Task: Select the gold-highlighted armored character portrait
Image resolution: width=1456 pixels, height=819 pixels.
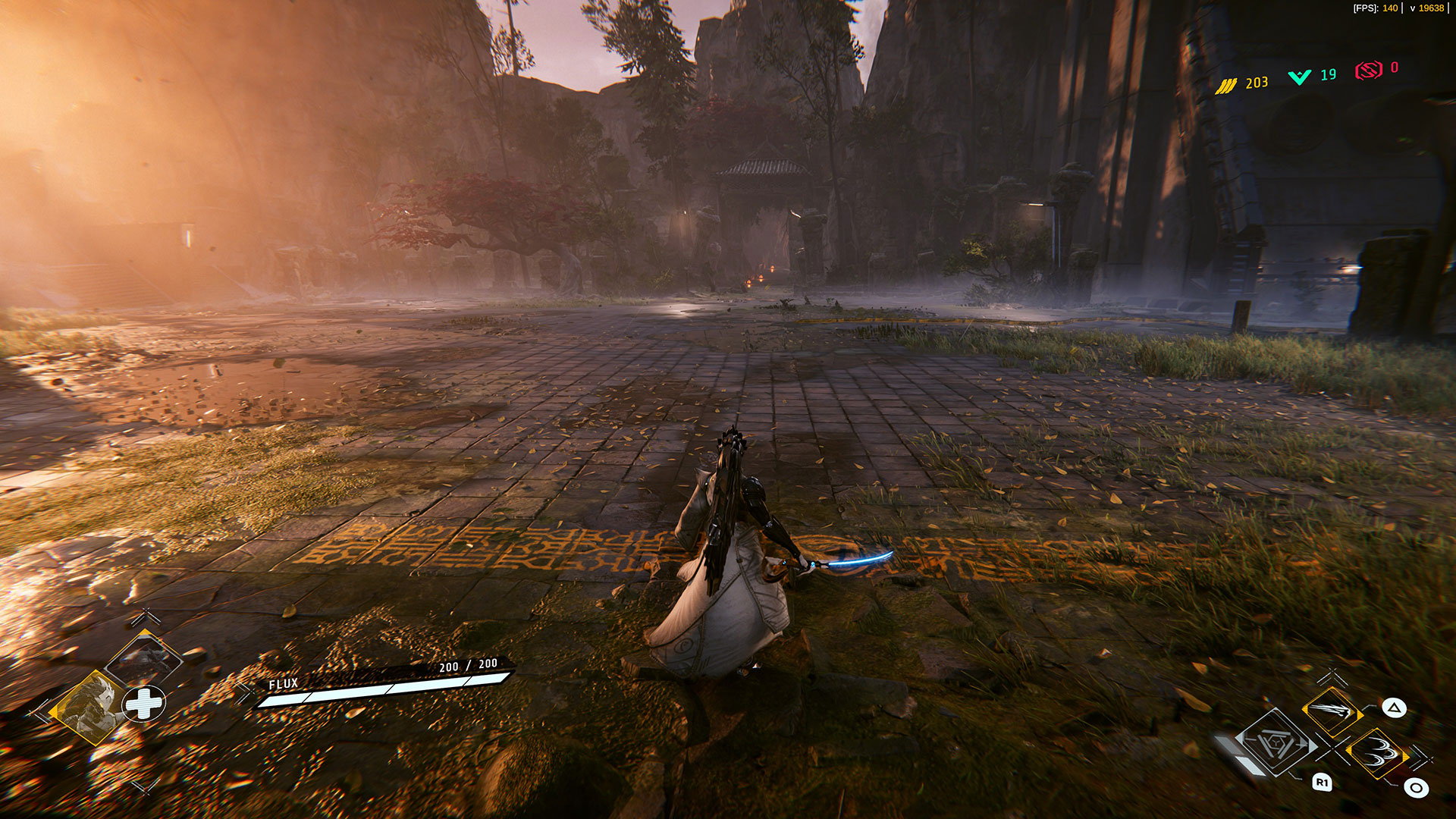Action: (86, 706)
